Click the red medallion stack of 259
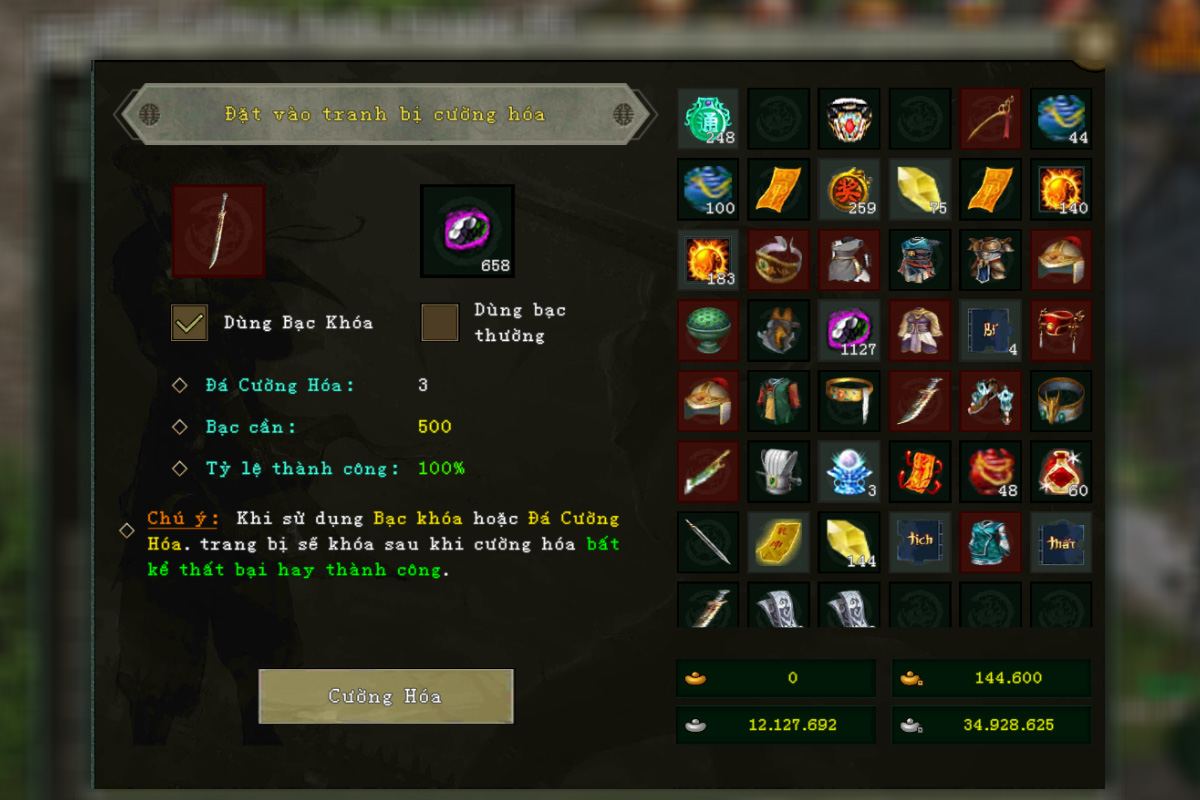 pyautogui.click(x=849, y=189)
